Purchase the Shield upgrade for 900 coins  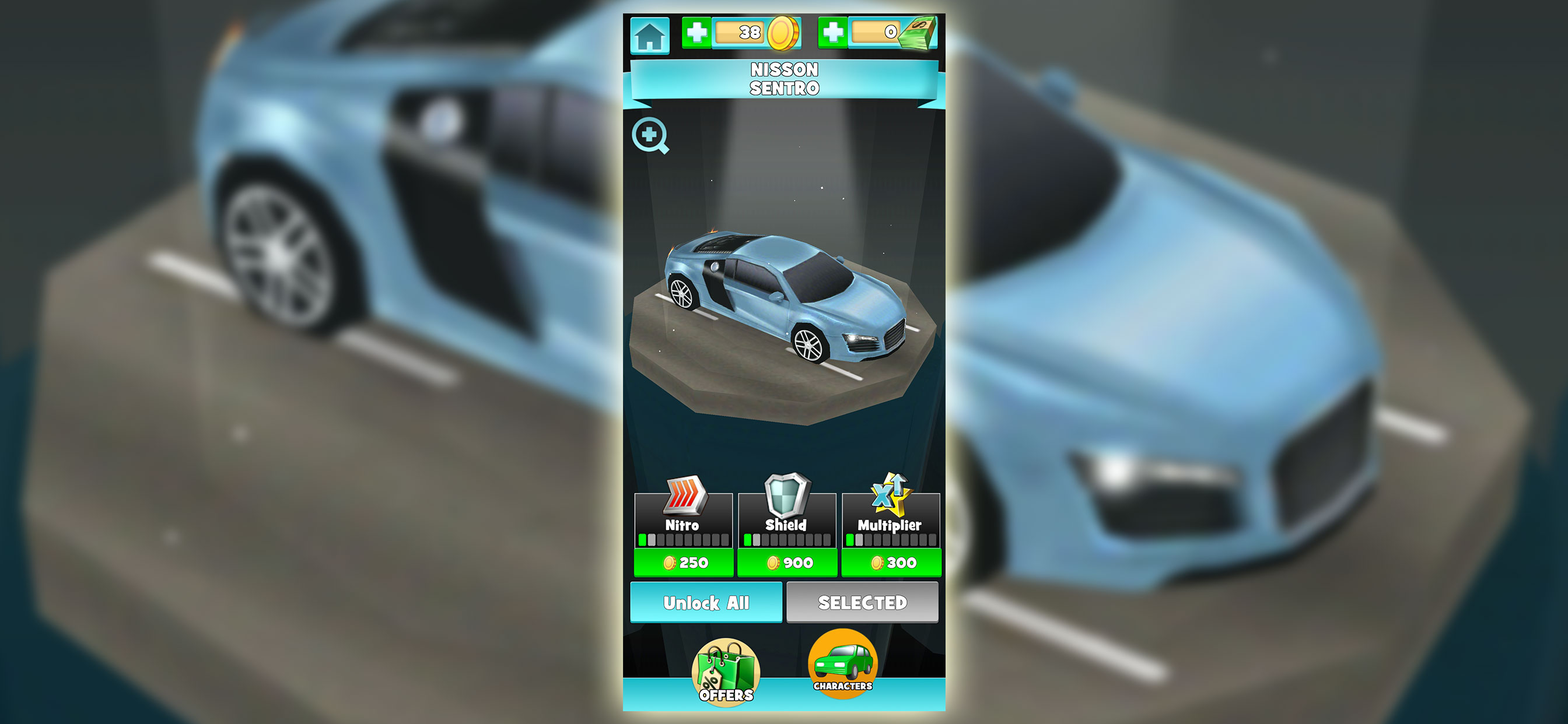787,562
